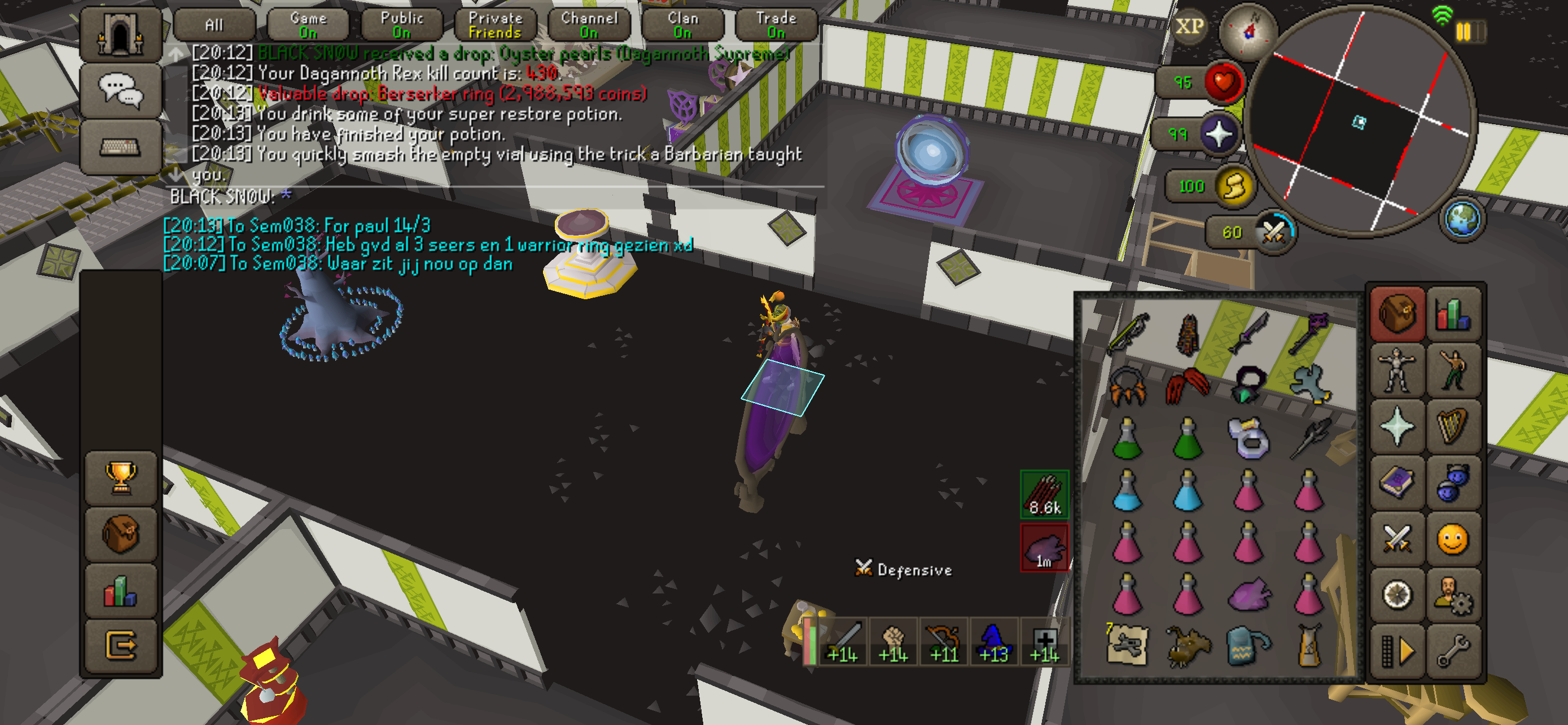This screenshot has height=725, width=1568.
Task: Open the Trade chat tab
Action: tap(776, 25)
